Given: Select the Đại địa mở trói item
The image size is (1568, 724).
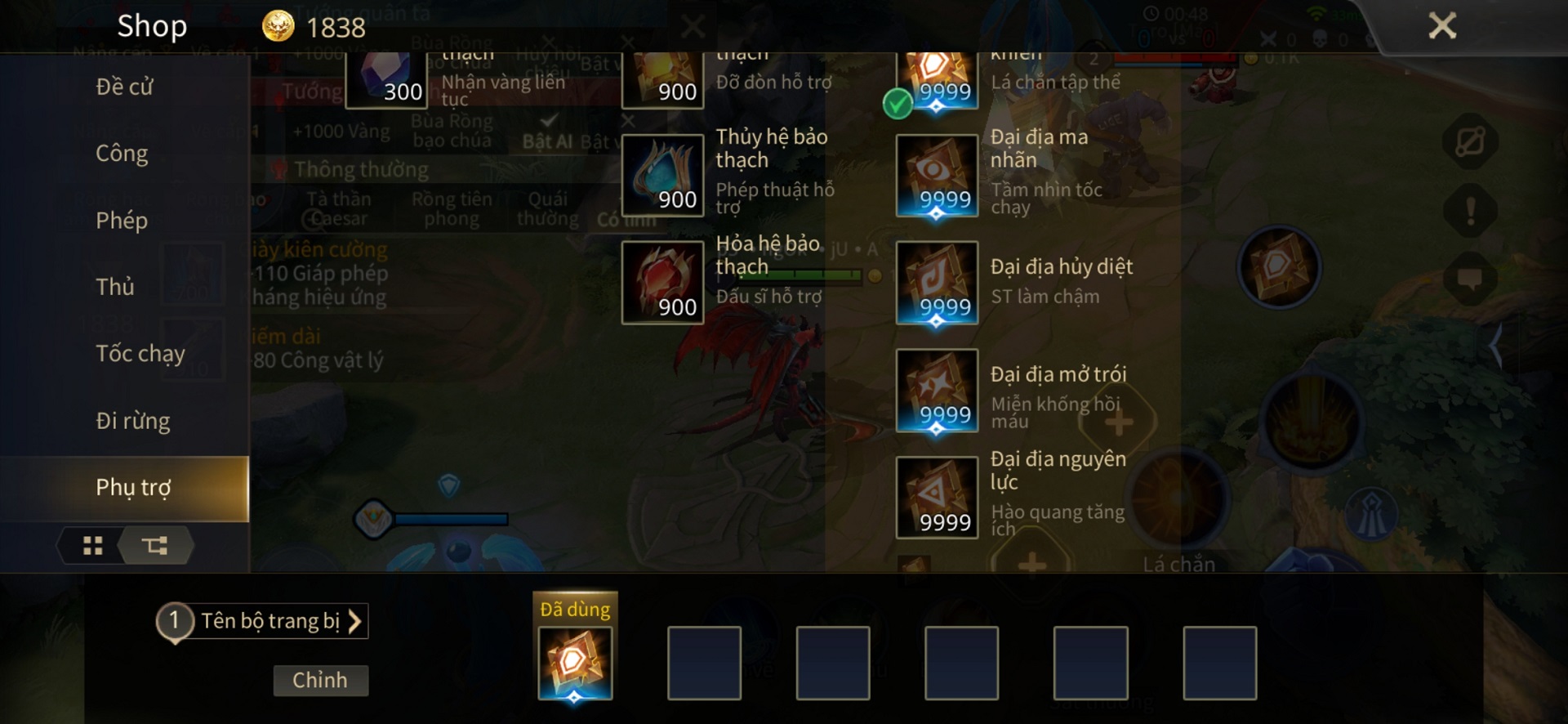Looking at the screenshot, I should (937, 391).
